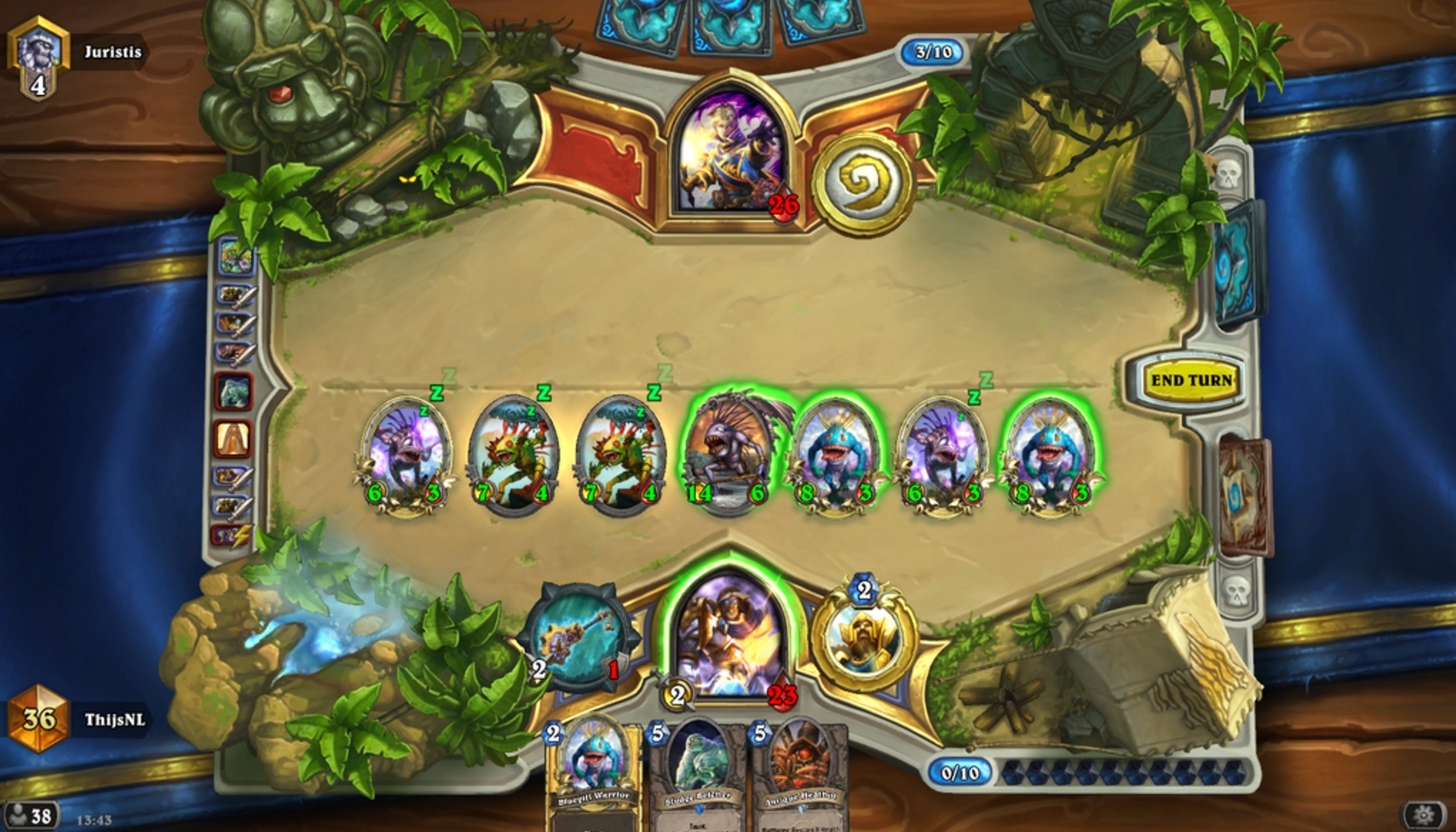1456x832 pixels.
Task: Inspect the equipped weapon beside your hero
Action: pos(578,634)
